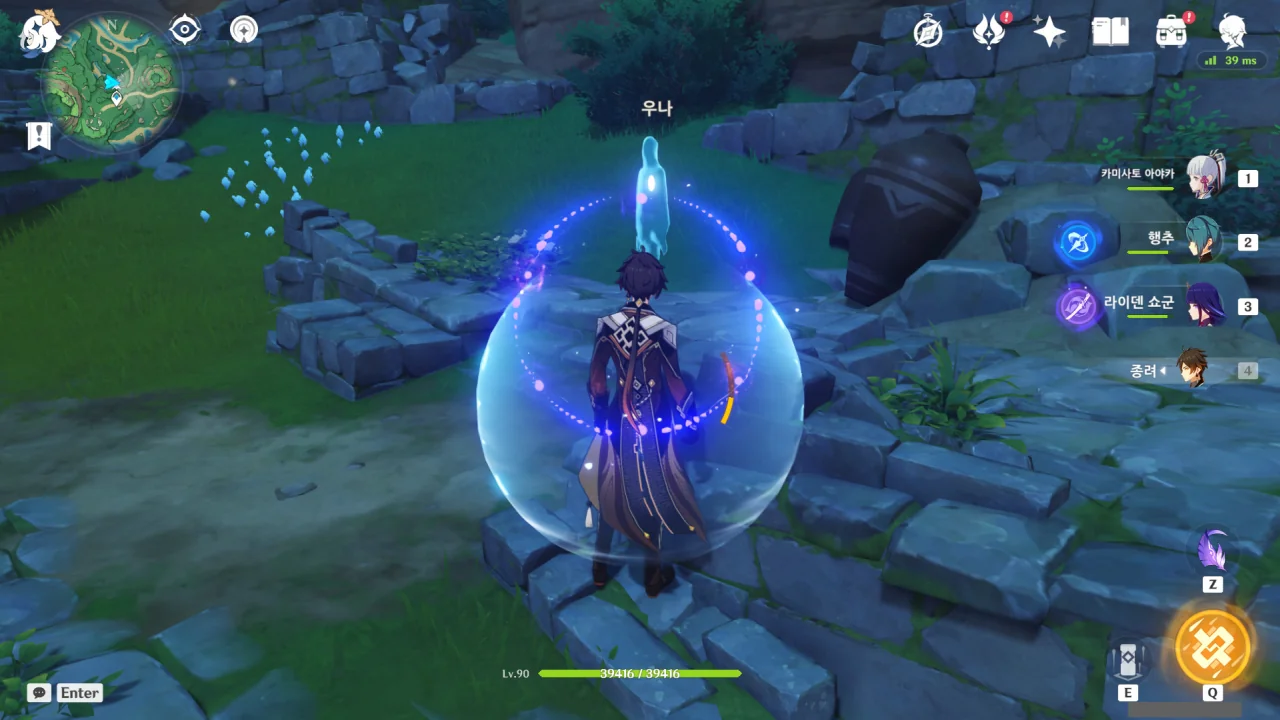Image resolution: width=1280 pixels, height=720 pixels.
Task: Switch to party member 라이덴 쇼군
Action: (x=1205, y=305)
